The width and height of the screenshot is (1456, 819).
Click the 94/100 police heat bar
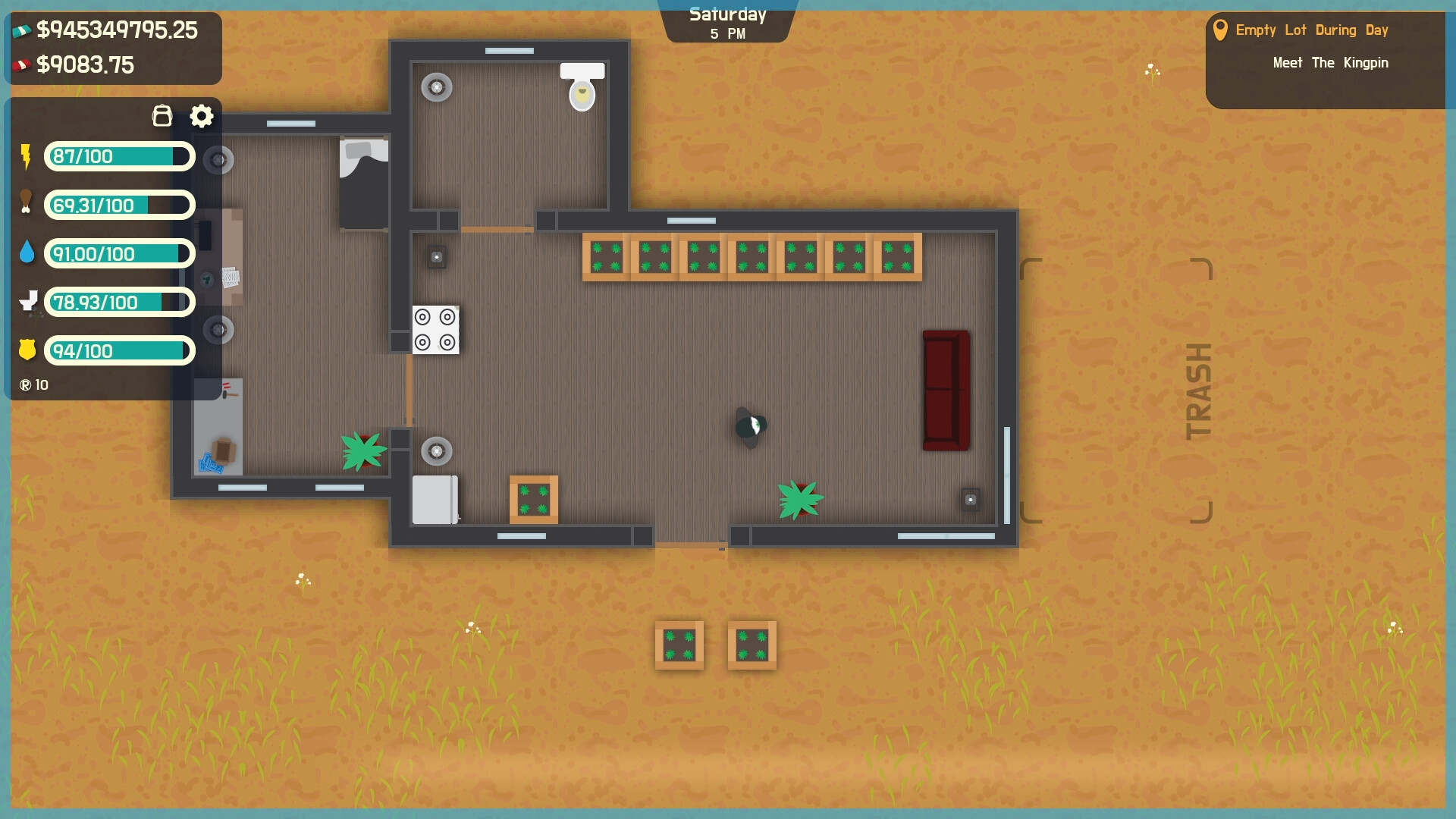pyautogui.click(x=119, y=350)
